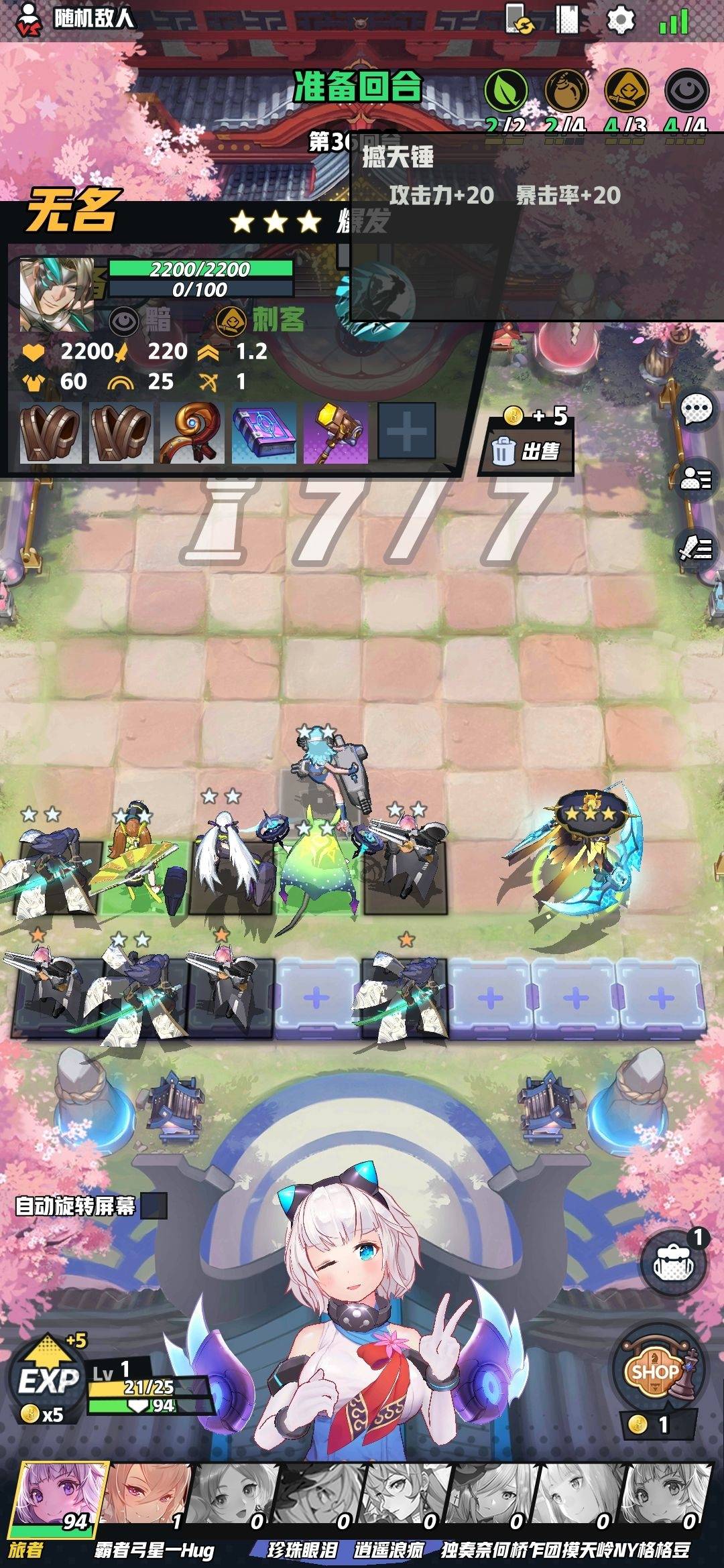Open the SHOP

coord(656,1370)
